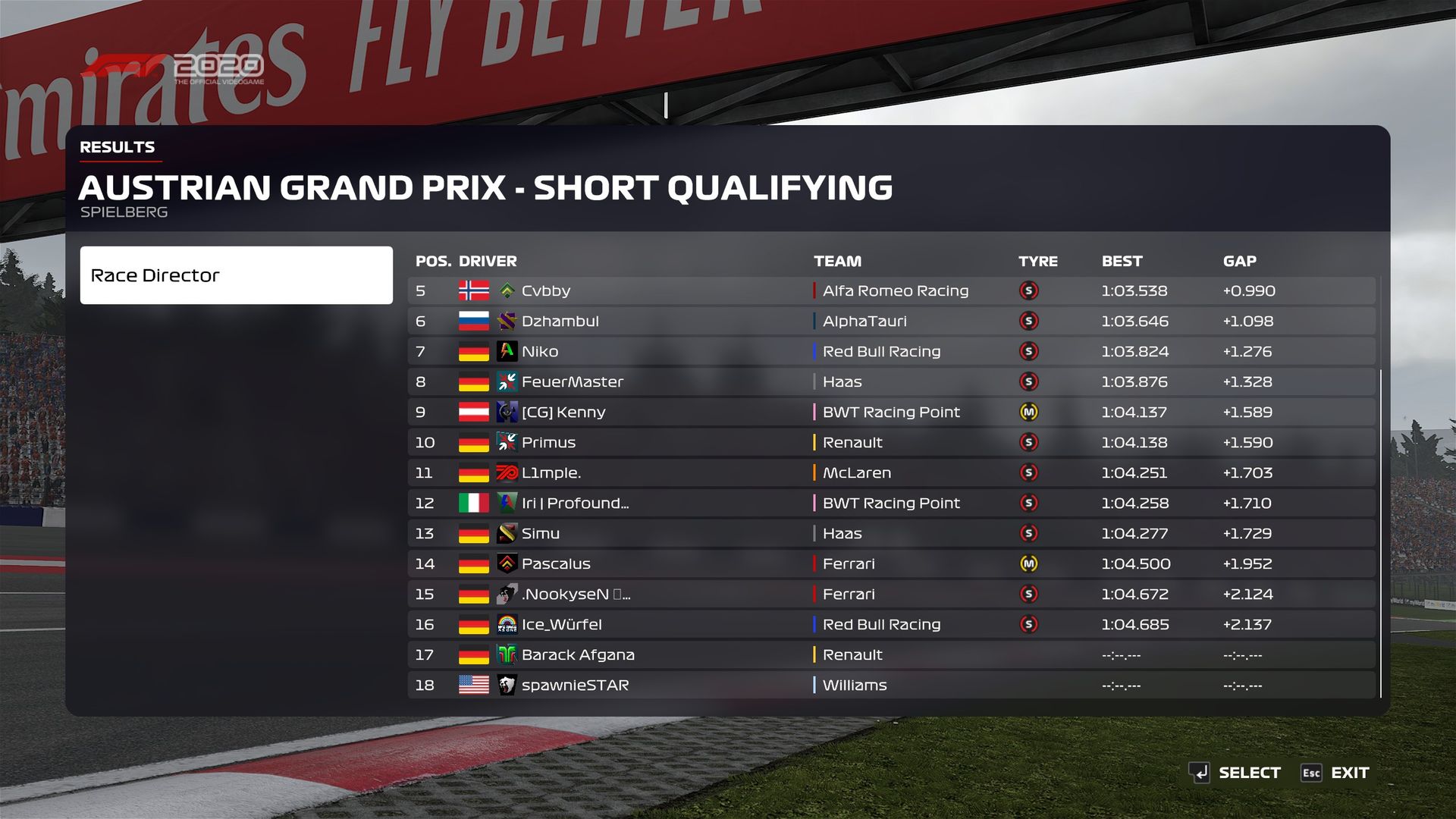Select Niko's Red Bull Racing row
Viewport: 1456px width, 819px height.
[891, 352]
